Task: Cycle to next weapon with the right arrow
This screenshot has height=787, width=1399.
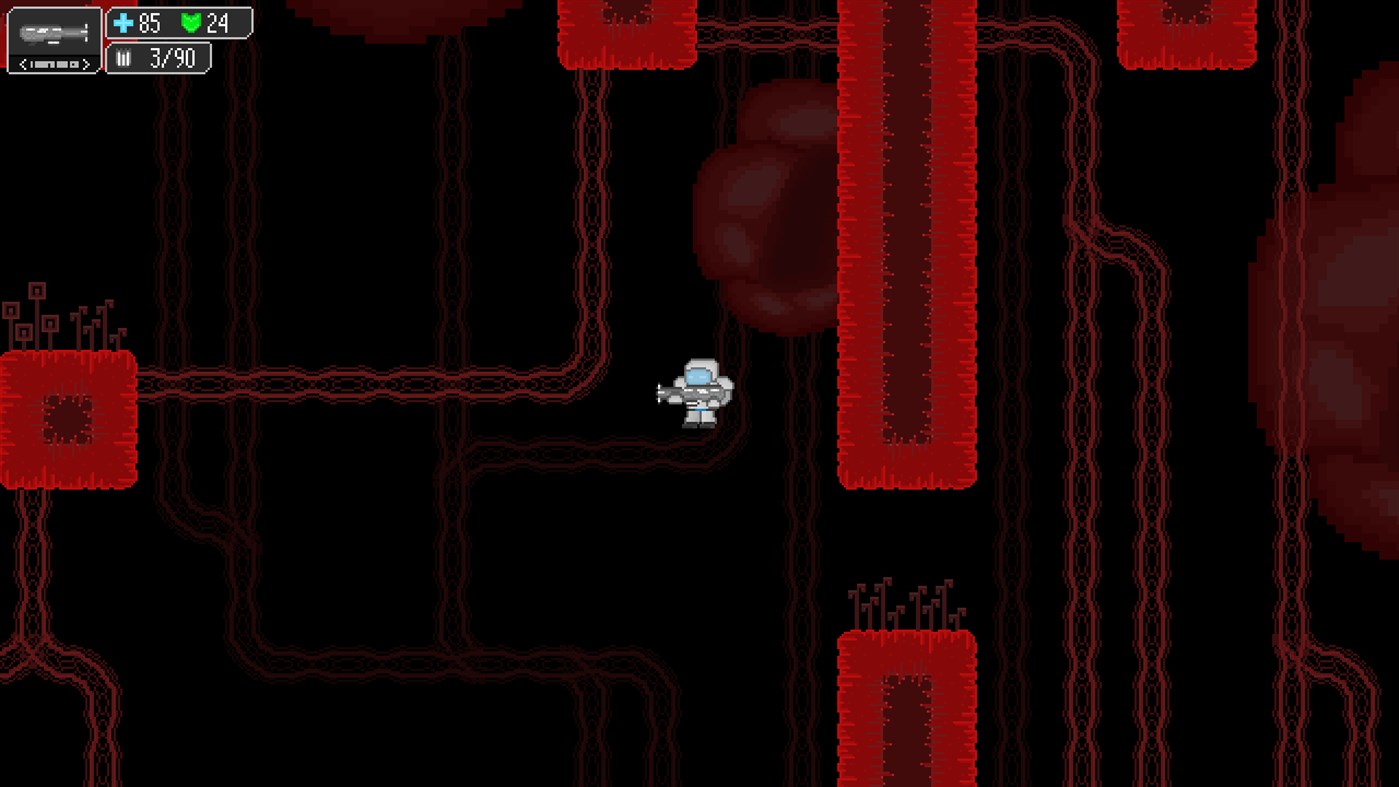Action: (x=85, y=64)
